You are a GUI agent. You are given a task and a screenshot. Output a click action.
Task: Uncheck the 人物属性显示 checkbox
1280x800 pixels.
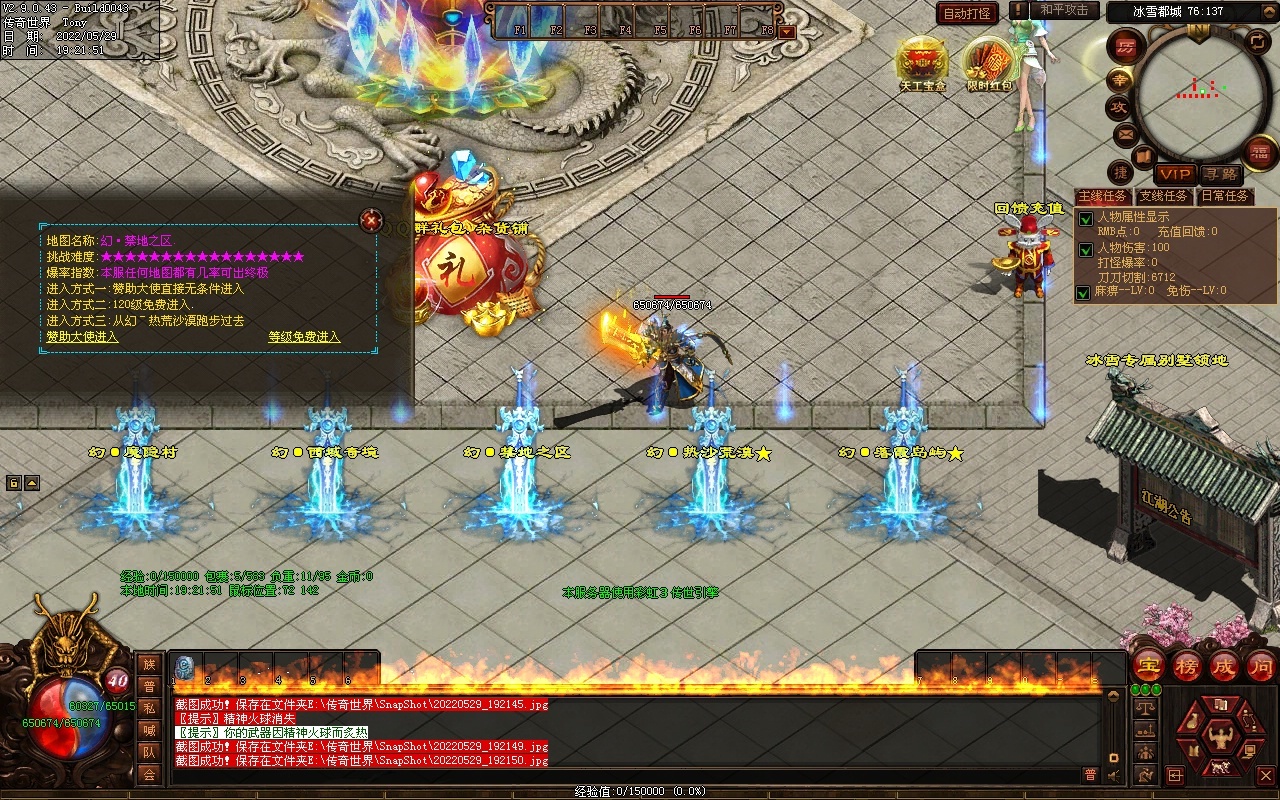coord(1085,218)
